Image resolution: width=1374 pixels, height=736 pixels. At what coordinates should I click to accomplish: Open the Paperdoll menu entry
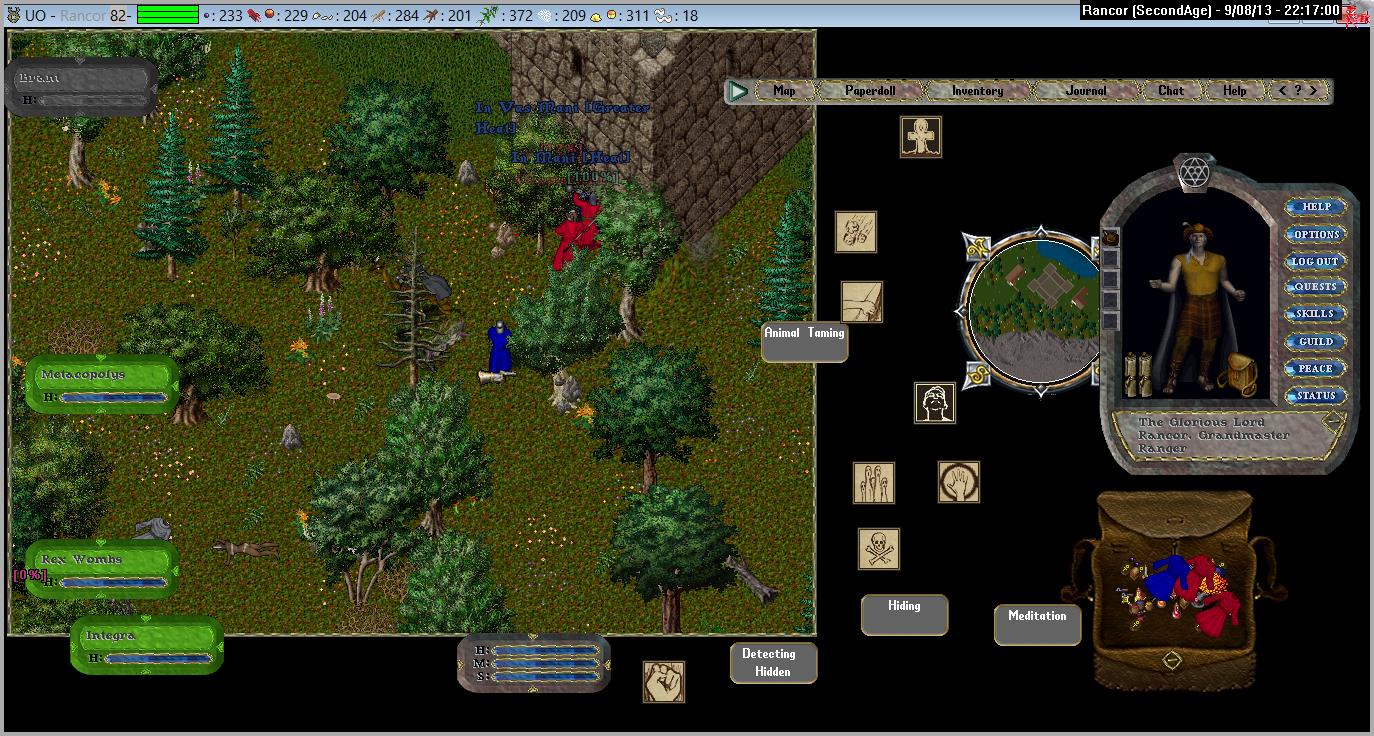coord(870,91)
